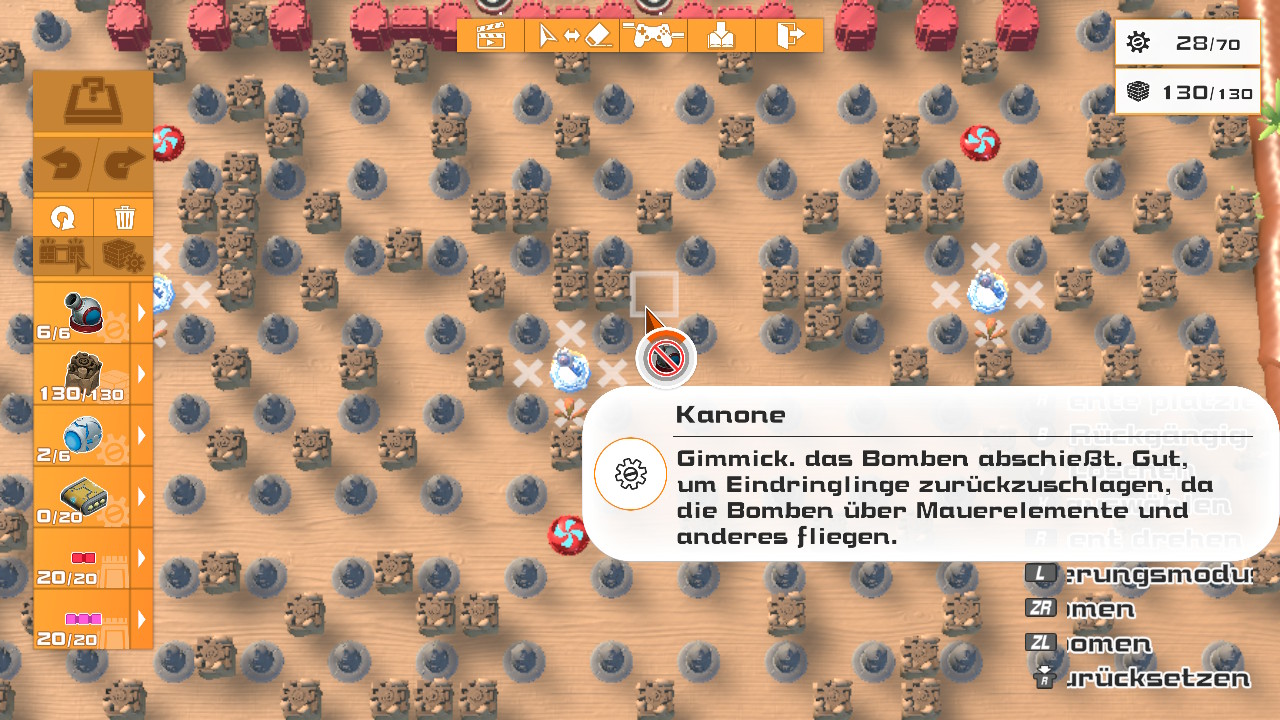Exit the editor via door icon

click(789, 36)
